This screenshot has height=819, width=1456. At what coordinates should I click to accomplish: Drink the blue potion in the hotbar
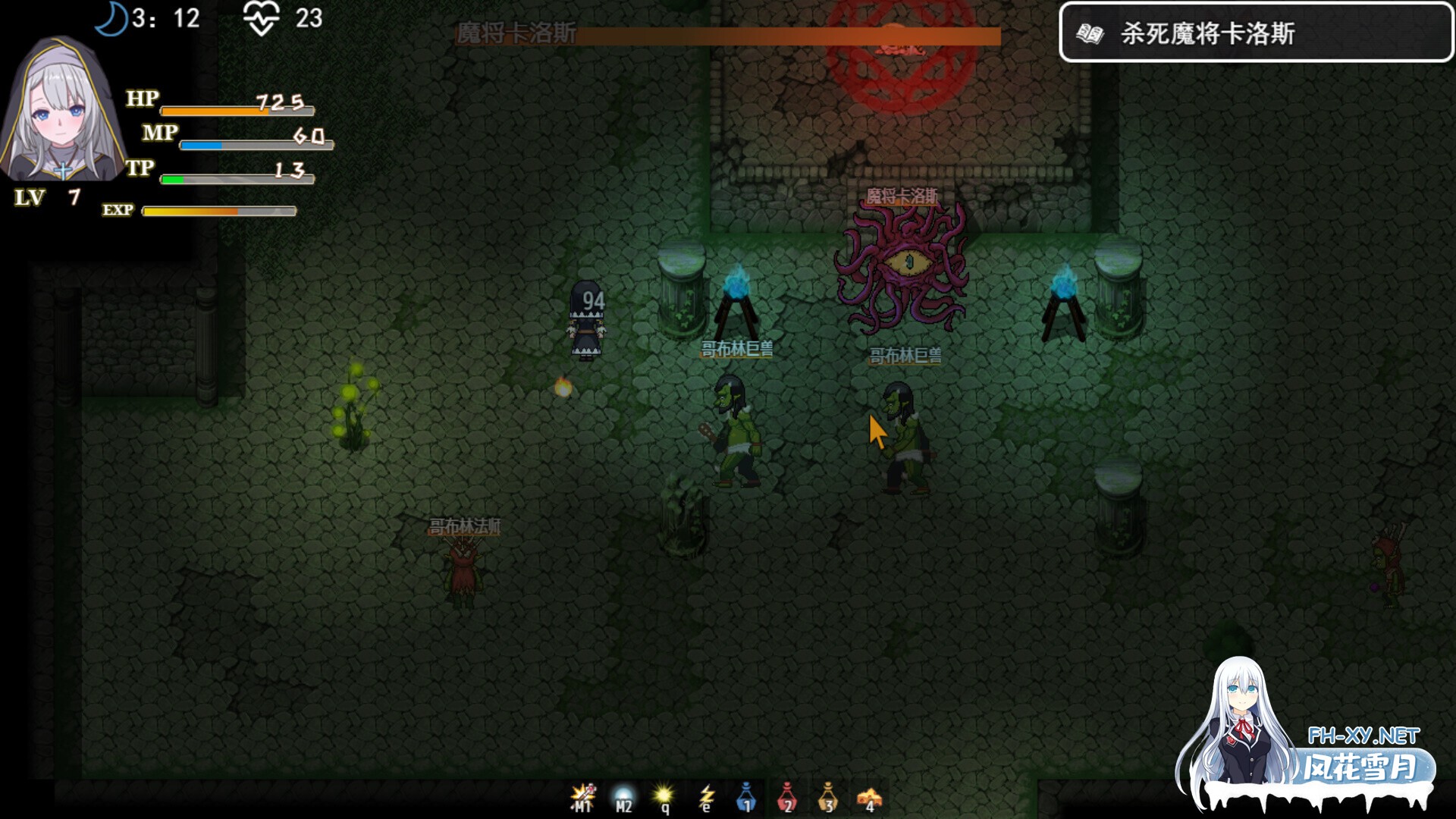746,797
